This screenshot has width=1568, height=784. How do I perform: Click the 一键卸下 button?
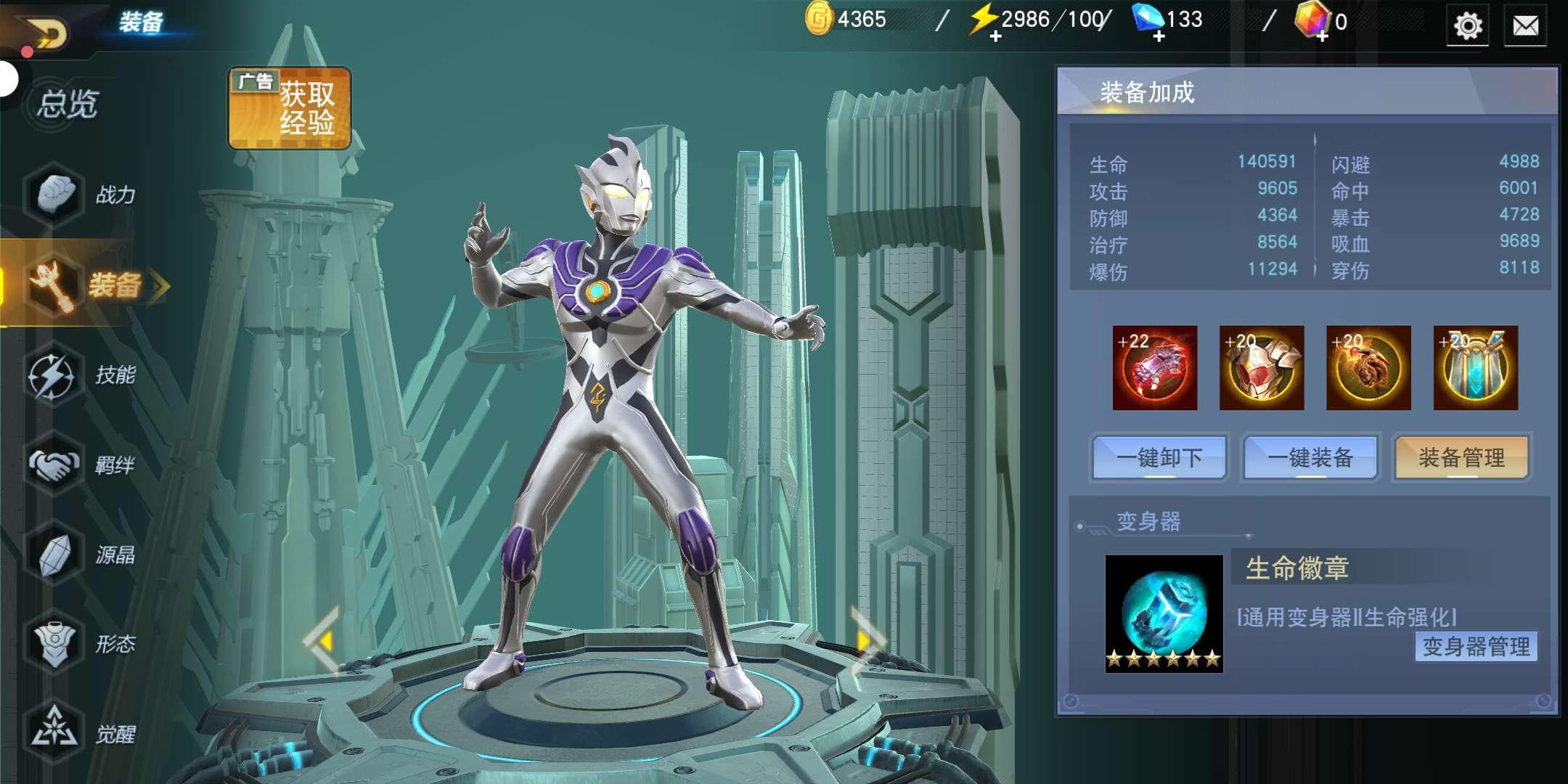pos(1159,457)
